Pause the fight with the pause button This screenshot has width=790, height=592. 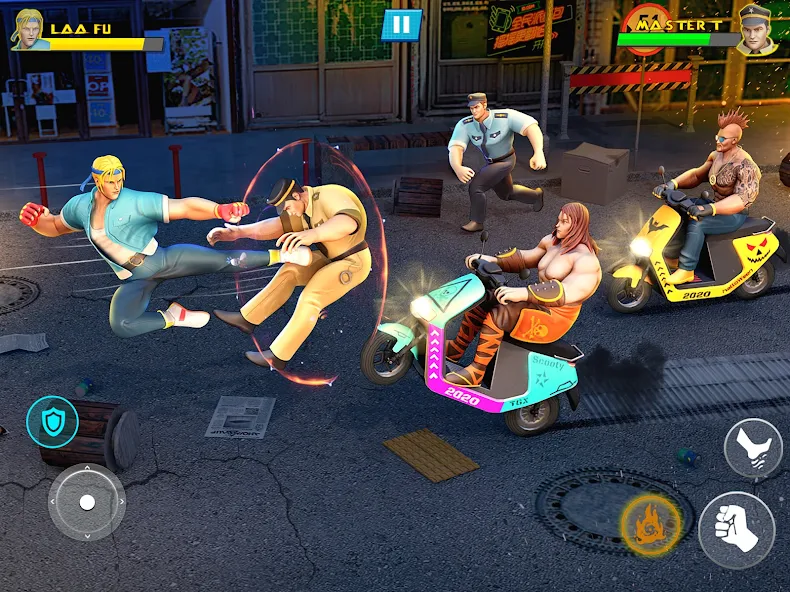point(401,25)
